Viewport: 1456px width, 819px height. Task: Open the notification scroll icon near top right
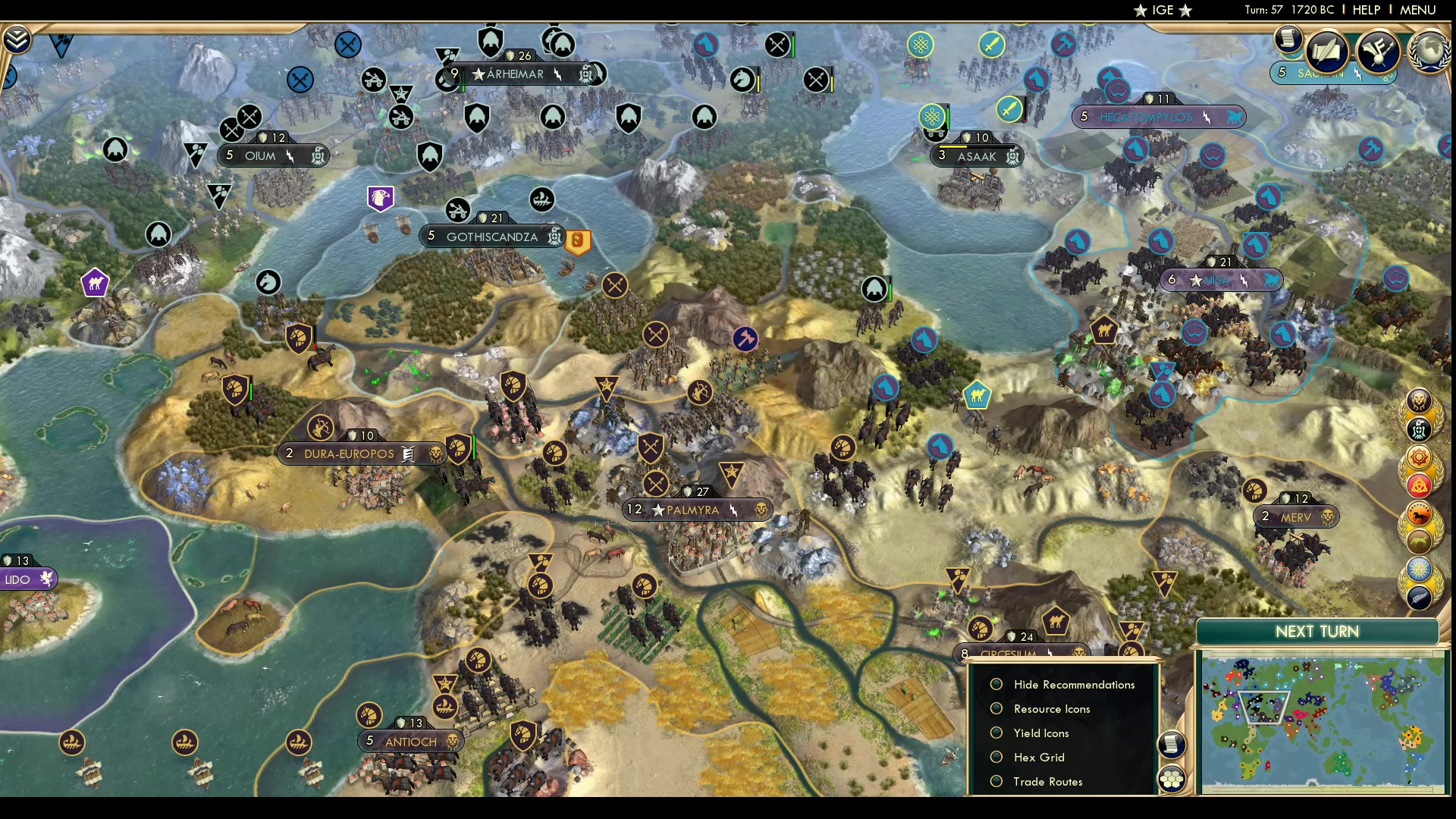[x=1289, y=41]
